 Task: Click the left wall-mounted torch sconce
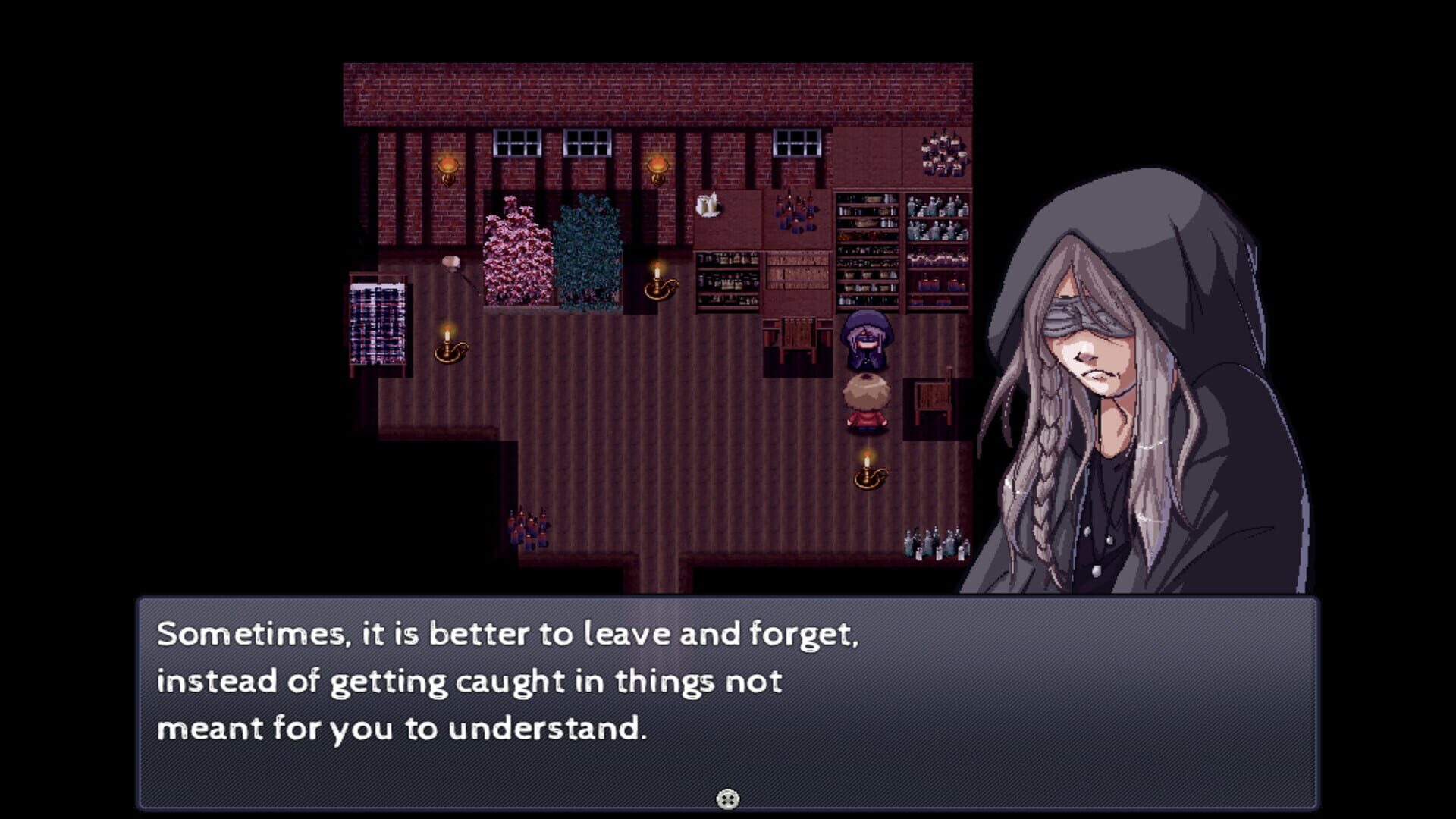447,168
